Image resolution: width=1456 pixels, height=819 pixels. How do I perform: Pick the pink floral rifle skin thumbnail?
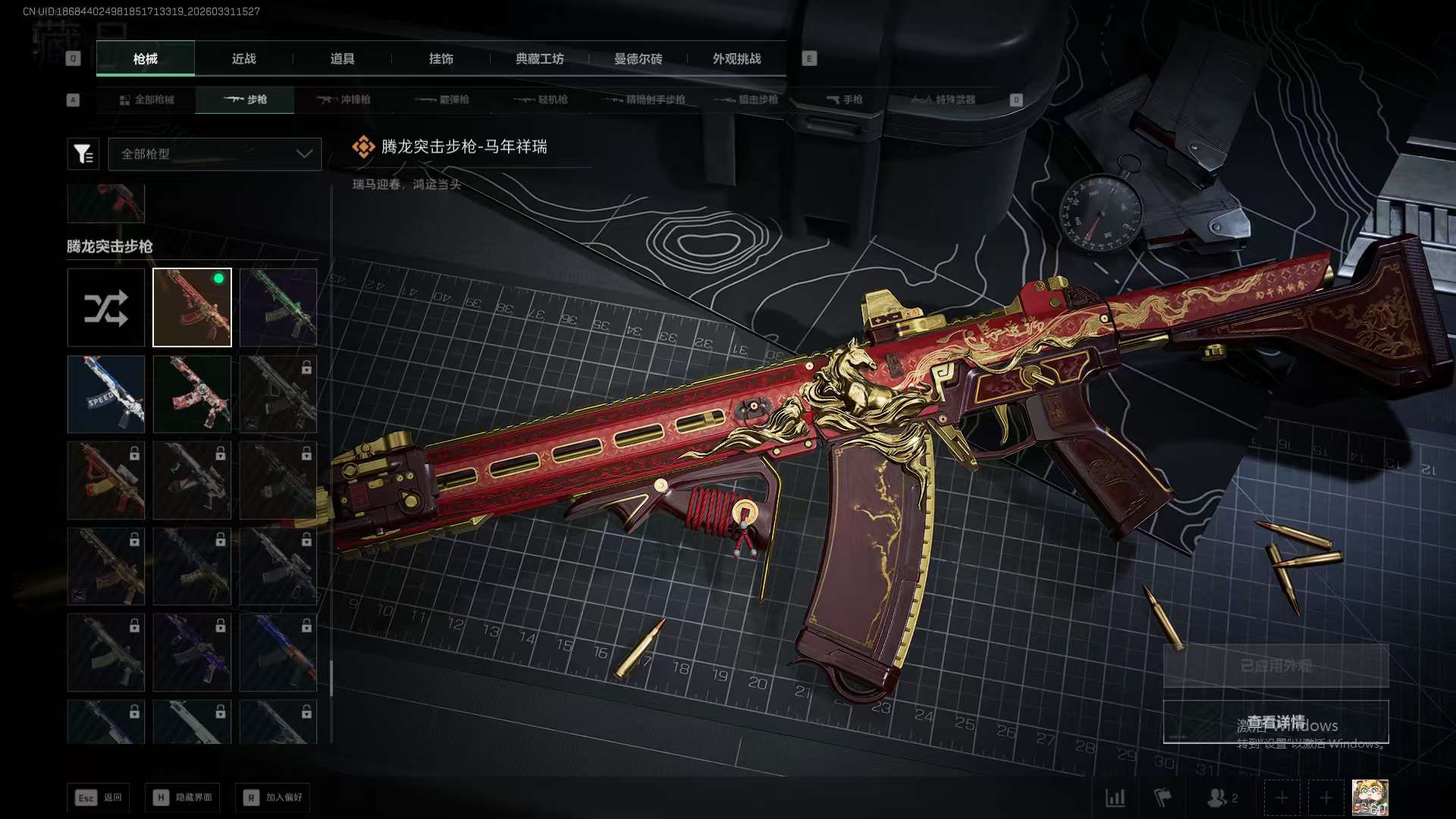point(192,394)
